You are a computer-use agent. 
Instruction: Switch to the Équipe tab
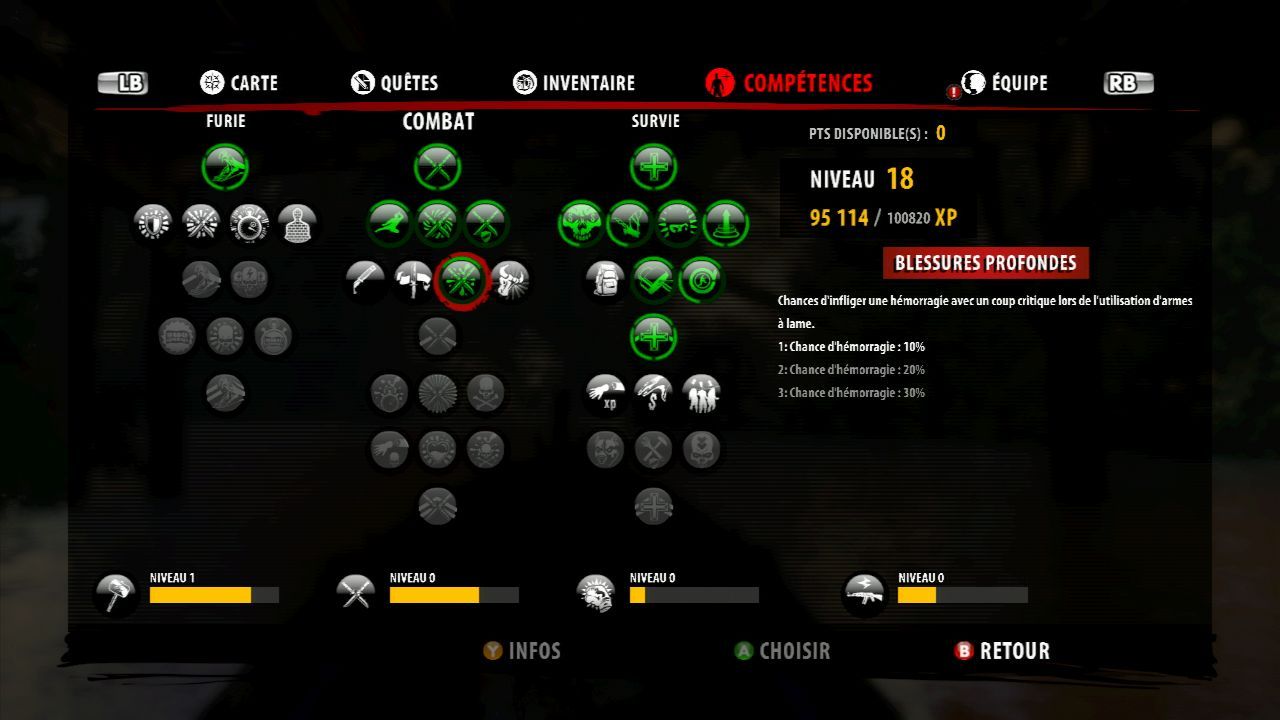(1004, 83)
